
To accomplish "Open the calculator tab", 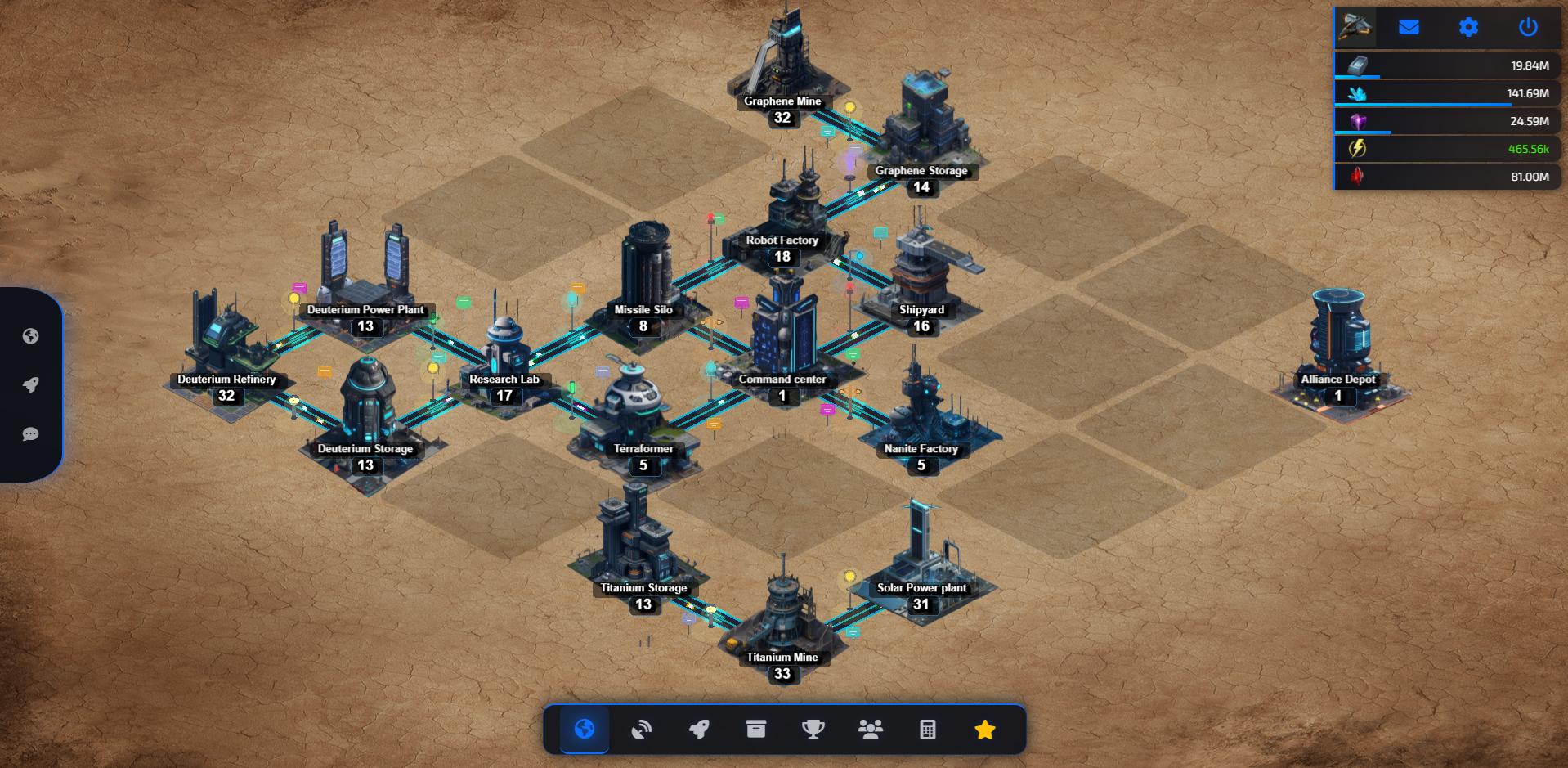I will [928, 729].
